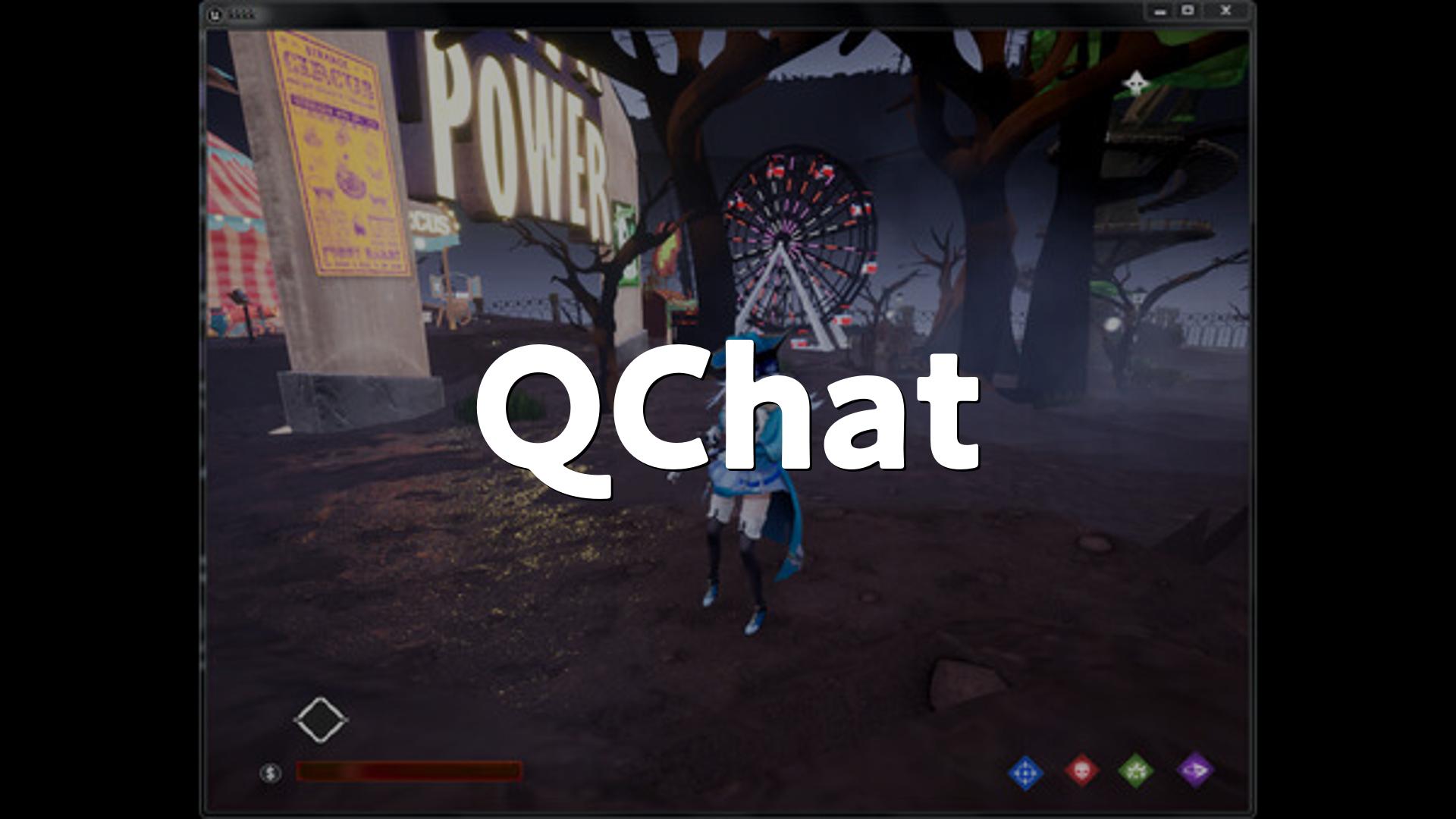Image resolution: width=1456 pixels, height=819 pixels.
Task: Activate the purple arrow diamond ability
Action: click(x=1195, y=770)
